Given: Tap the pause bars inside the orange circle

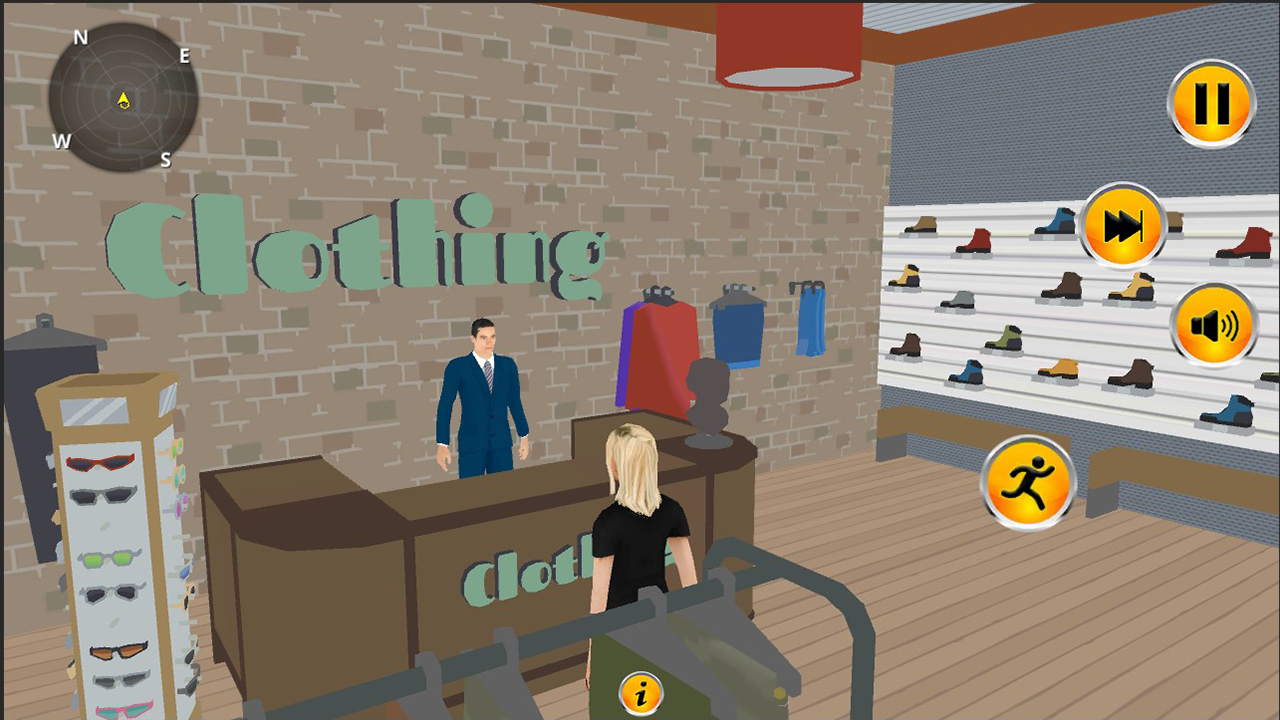Looking at the screenshot, I should 1211,103.
